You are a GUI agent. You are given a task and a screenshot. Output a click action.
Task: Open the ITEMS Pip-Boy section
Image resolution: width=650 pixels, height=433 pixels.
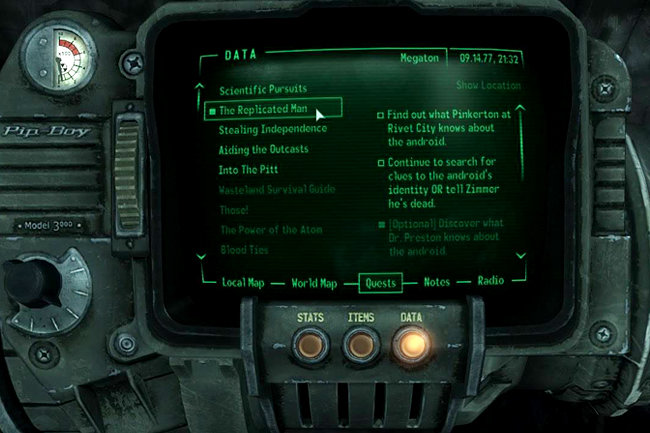(x=361, y=344)
